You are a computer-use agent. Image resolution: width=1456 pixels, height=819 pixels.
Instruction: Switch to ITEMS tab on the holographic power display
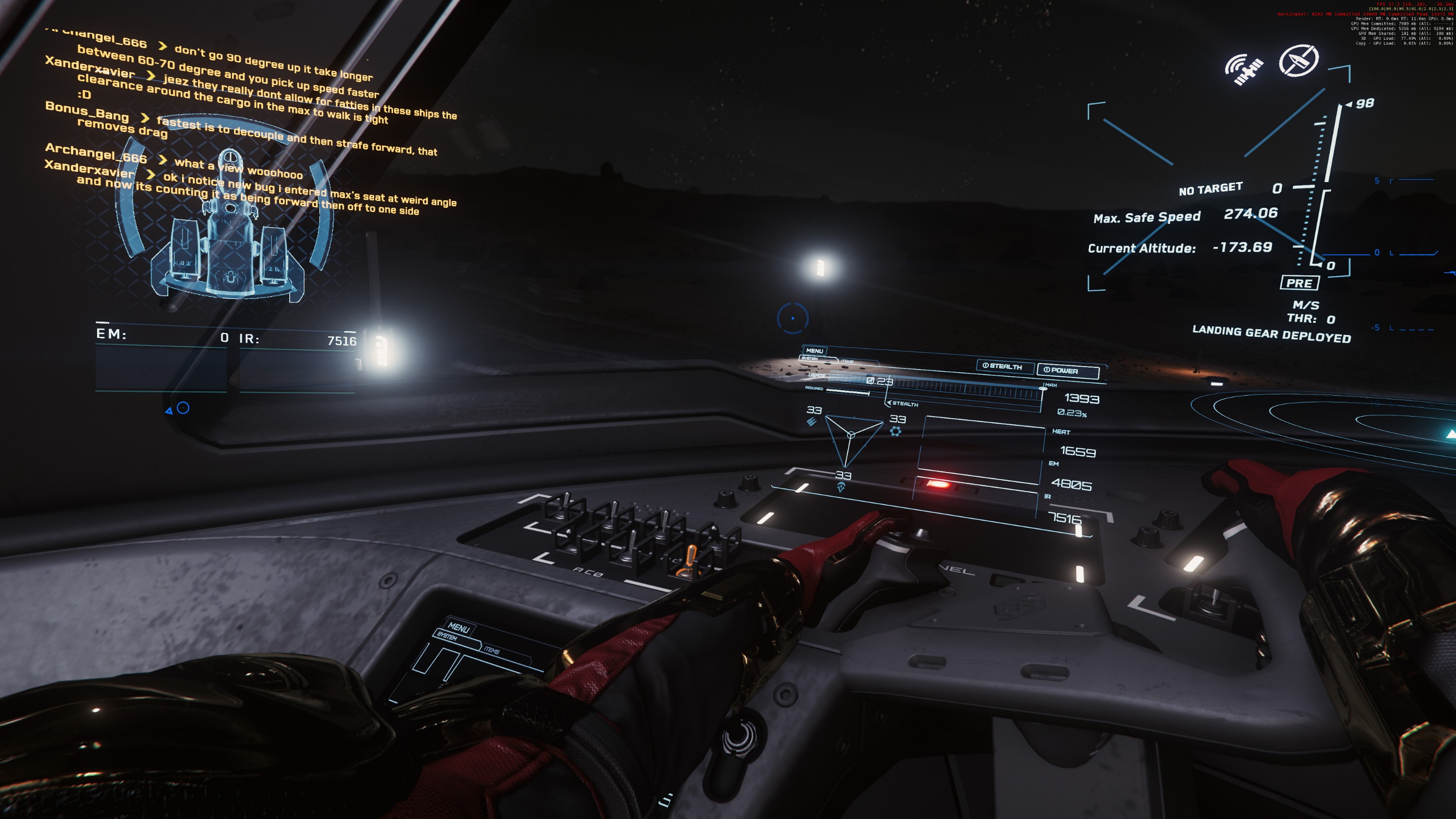click(847, 361)
